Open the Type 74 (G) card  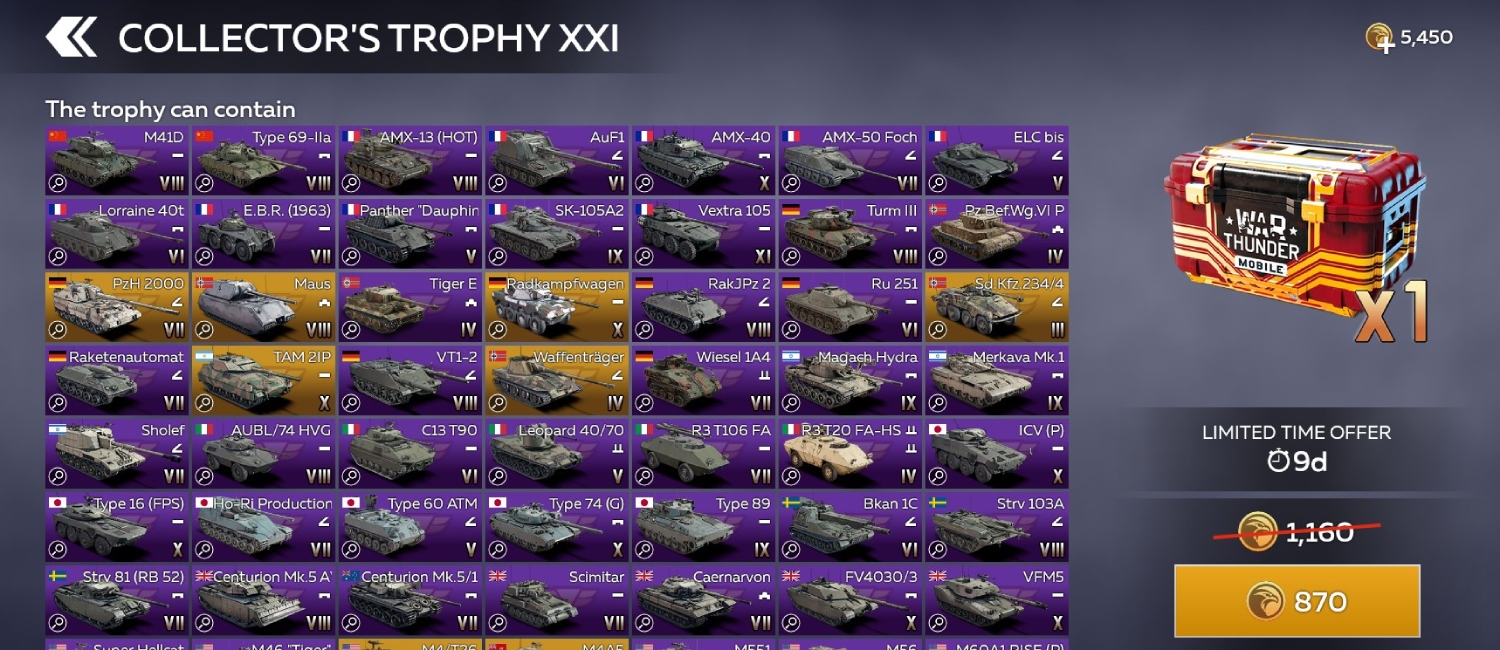coord(557,526)
